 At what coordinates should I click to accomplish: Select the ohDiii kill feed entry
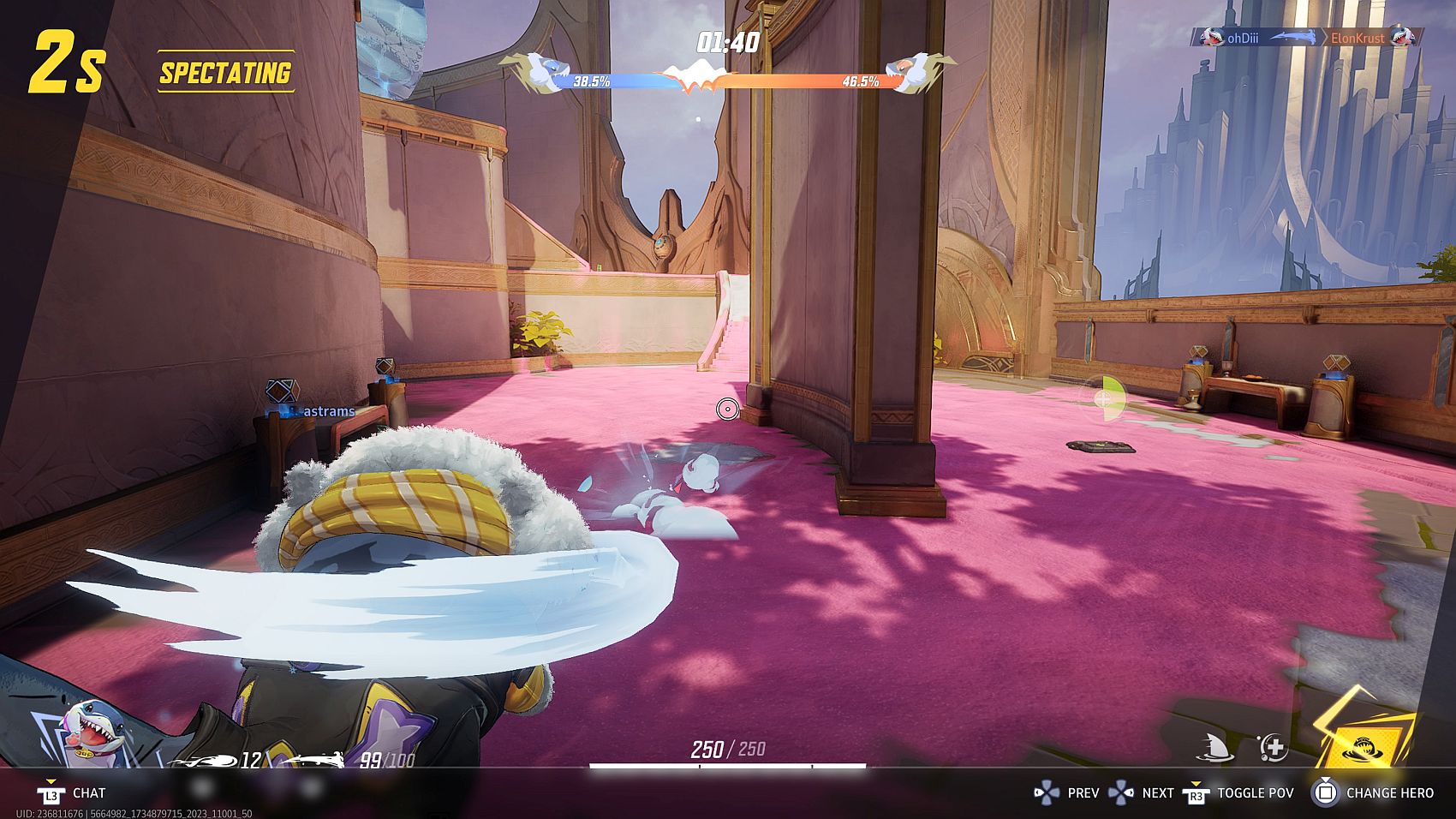[x=1245, y=38]
